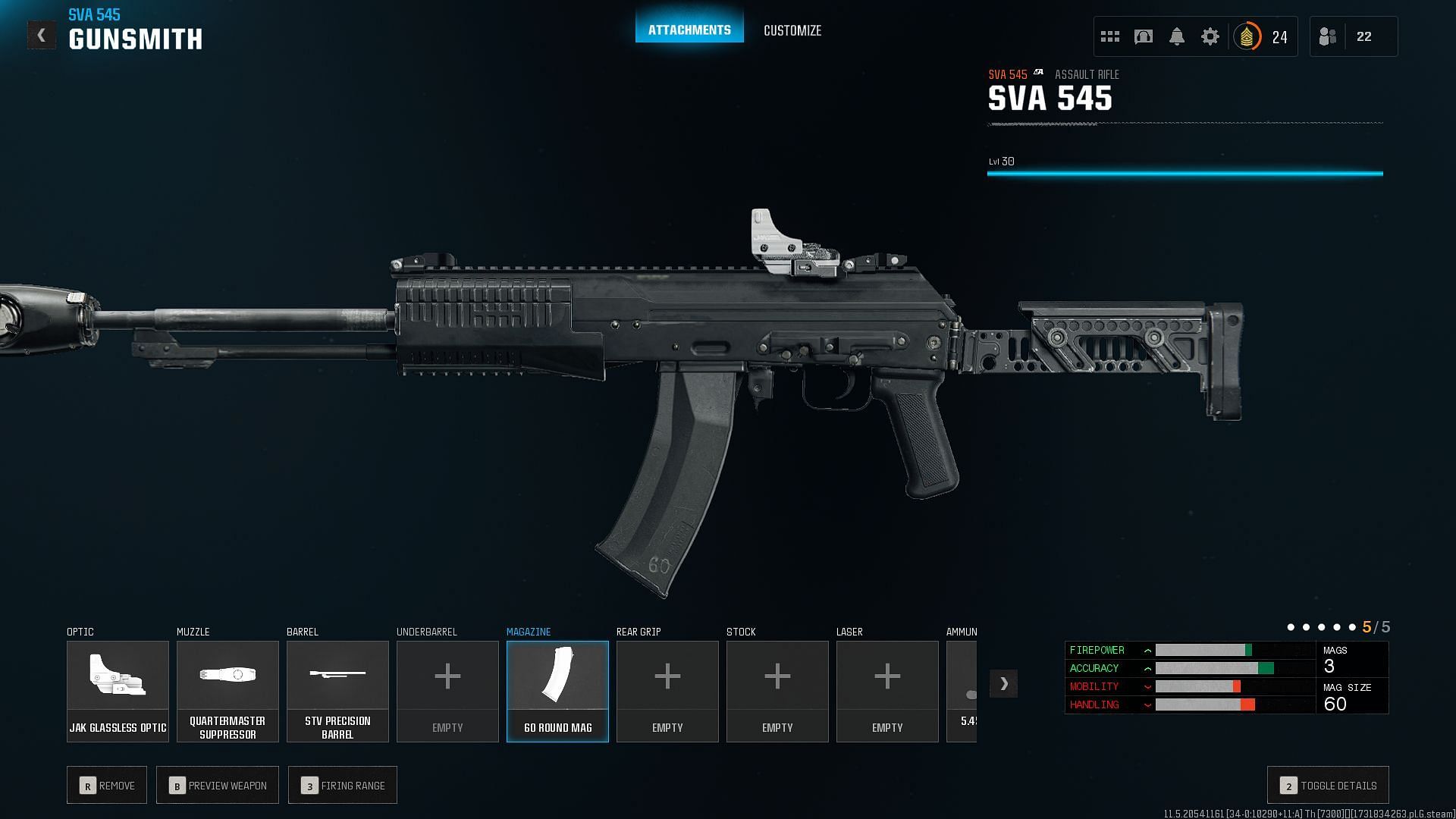This screenshot has height=819, width=1456.
Task: Select the Quartermaster Suppressor muzzle slot
Action: 227,691
